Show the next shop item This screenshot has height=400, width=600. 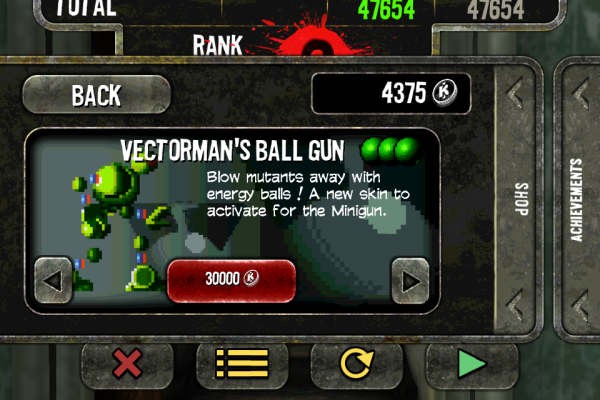click(x=409, y=280)
